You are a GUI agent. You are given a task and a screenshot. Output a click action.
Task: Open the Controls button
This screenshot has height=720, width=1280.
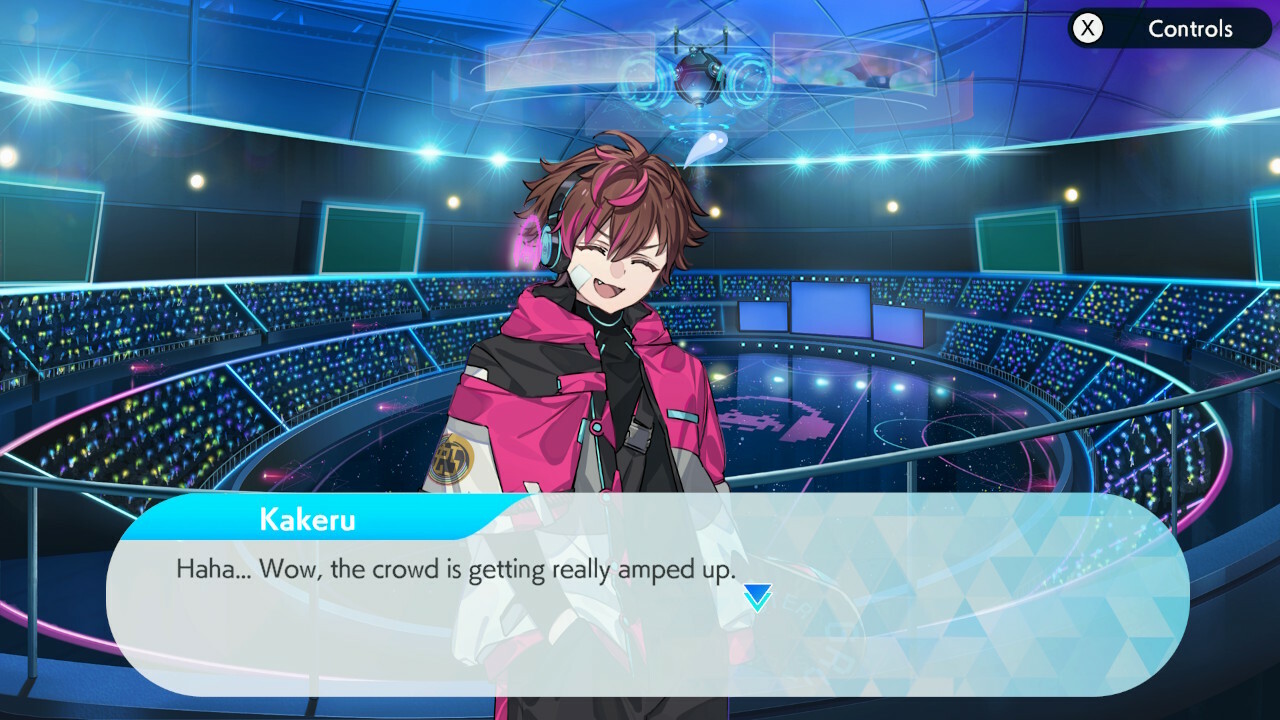coord(1168,29)
